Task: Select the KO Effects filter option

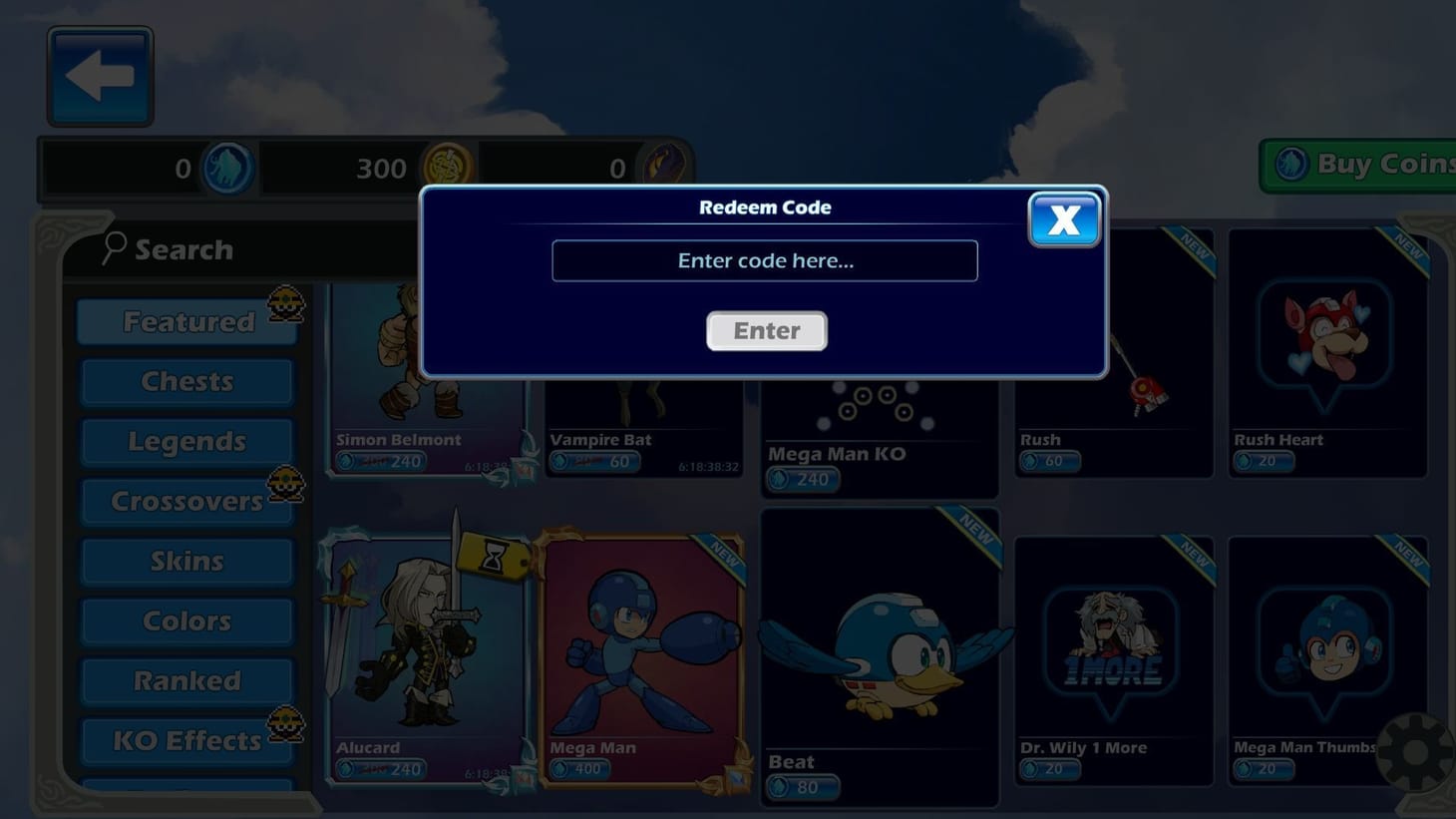Action: [x=186, y=740]
